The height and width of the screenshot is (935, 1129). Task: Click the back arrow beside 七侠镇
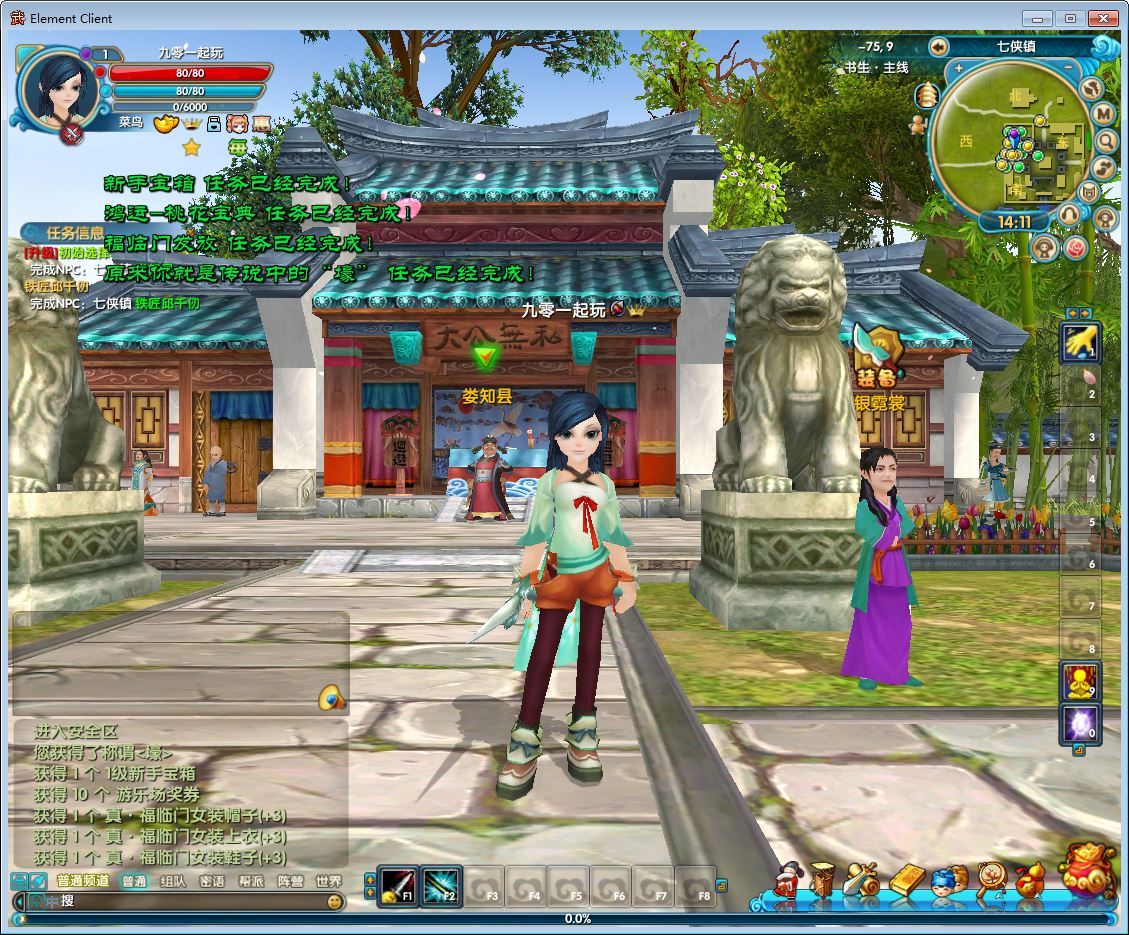938,46
